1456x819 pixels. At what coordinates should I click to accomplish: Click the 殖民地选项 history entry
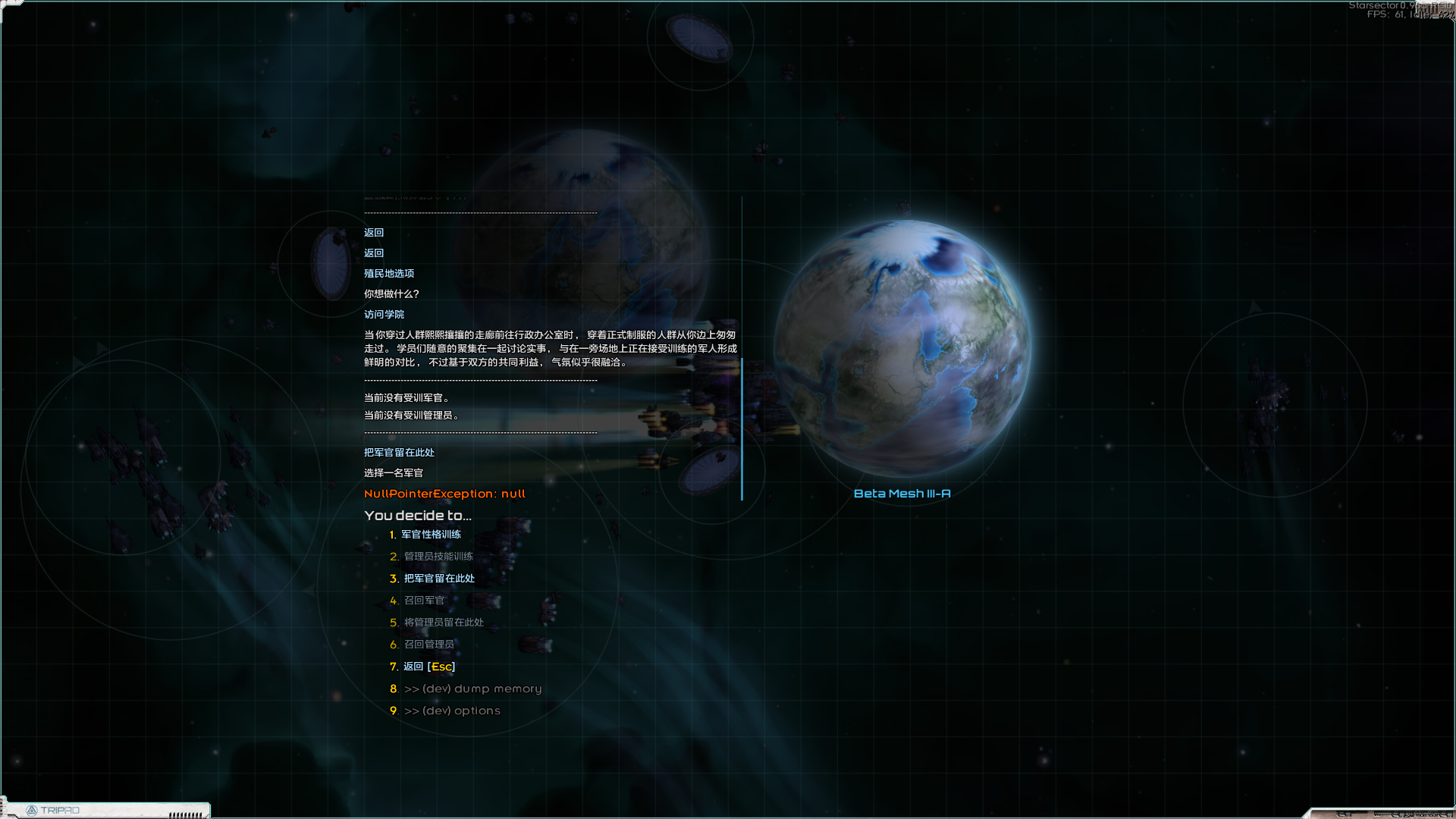click(388, 273)
